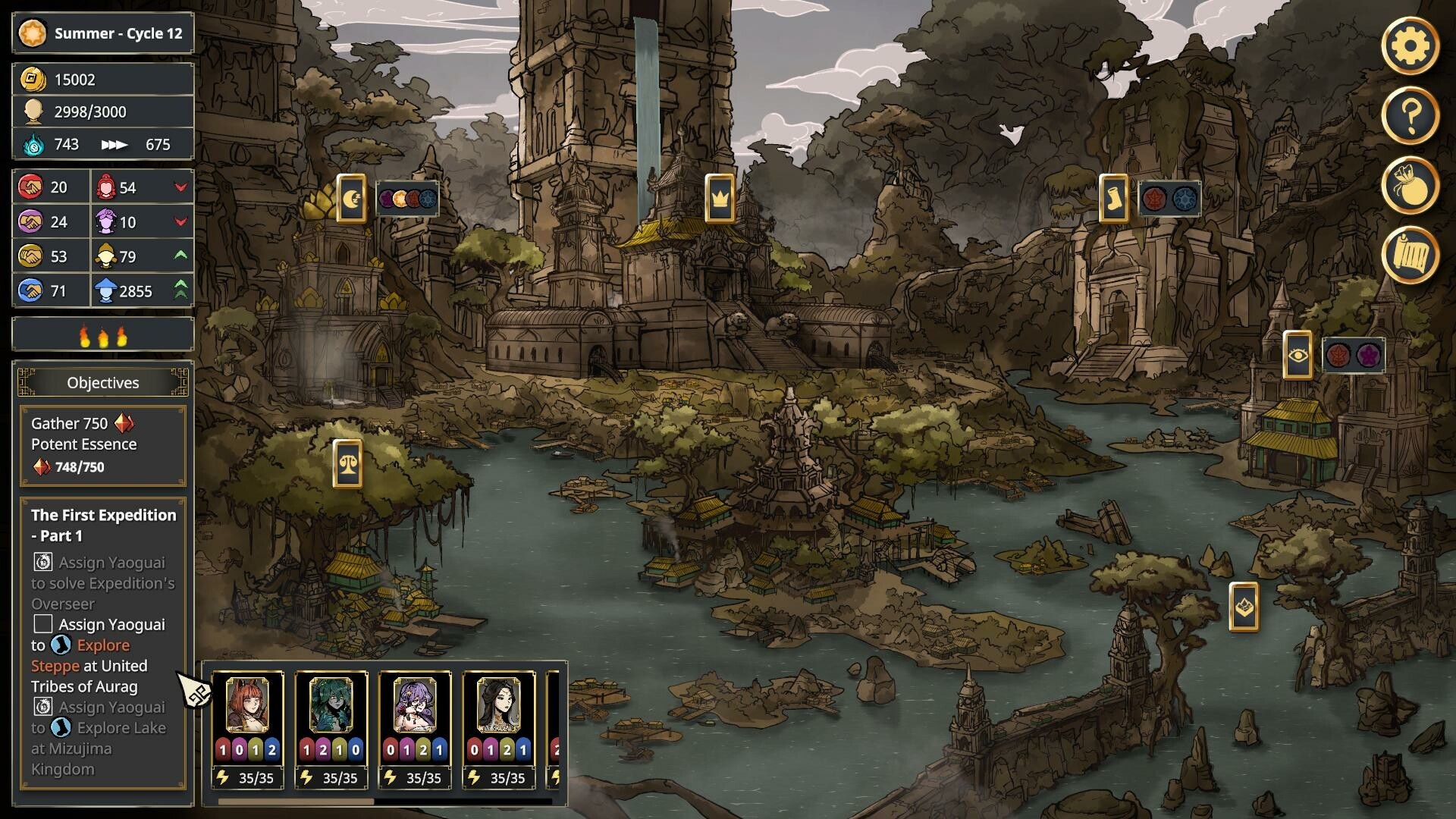Select the boot location marker

pyautogui.click(x=1113, y=199)
